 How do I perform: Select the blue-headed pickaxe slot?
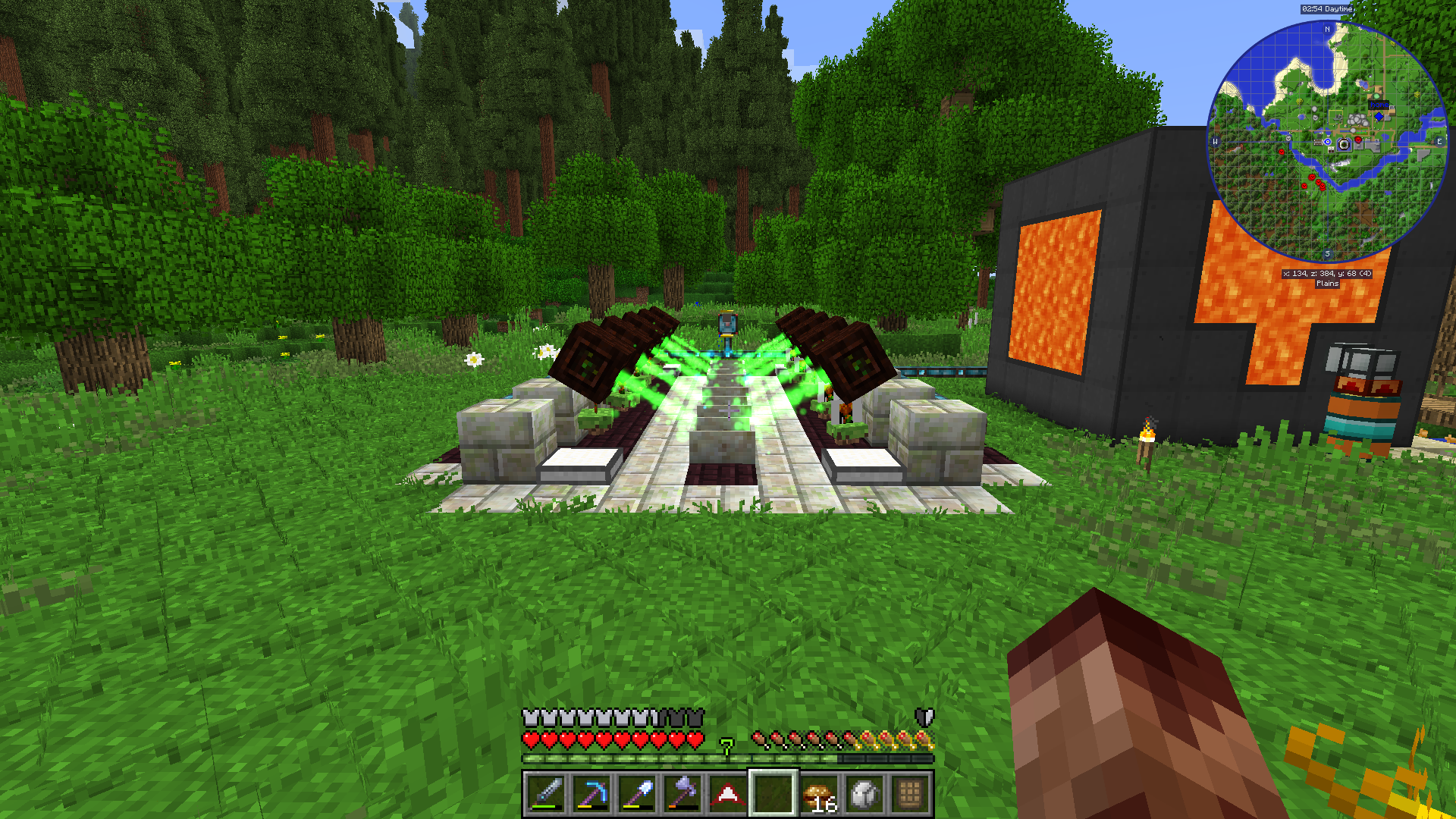point(591,794)
